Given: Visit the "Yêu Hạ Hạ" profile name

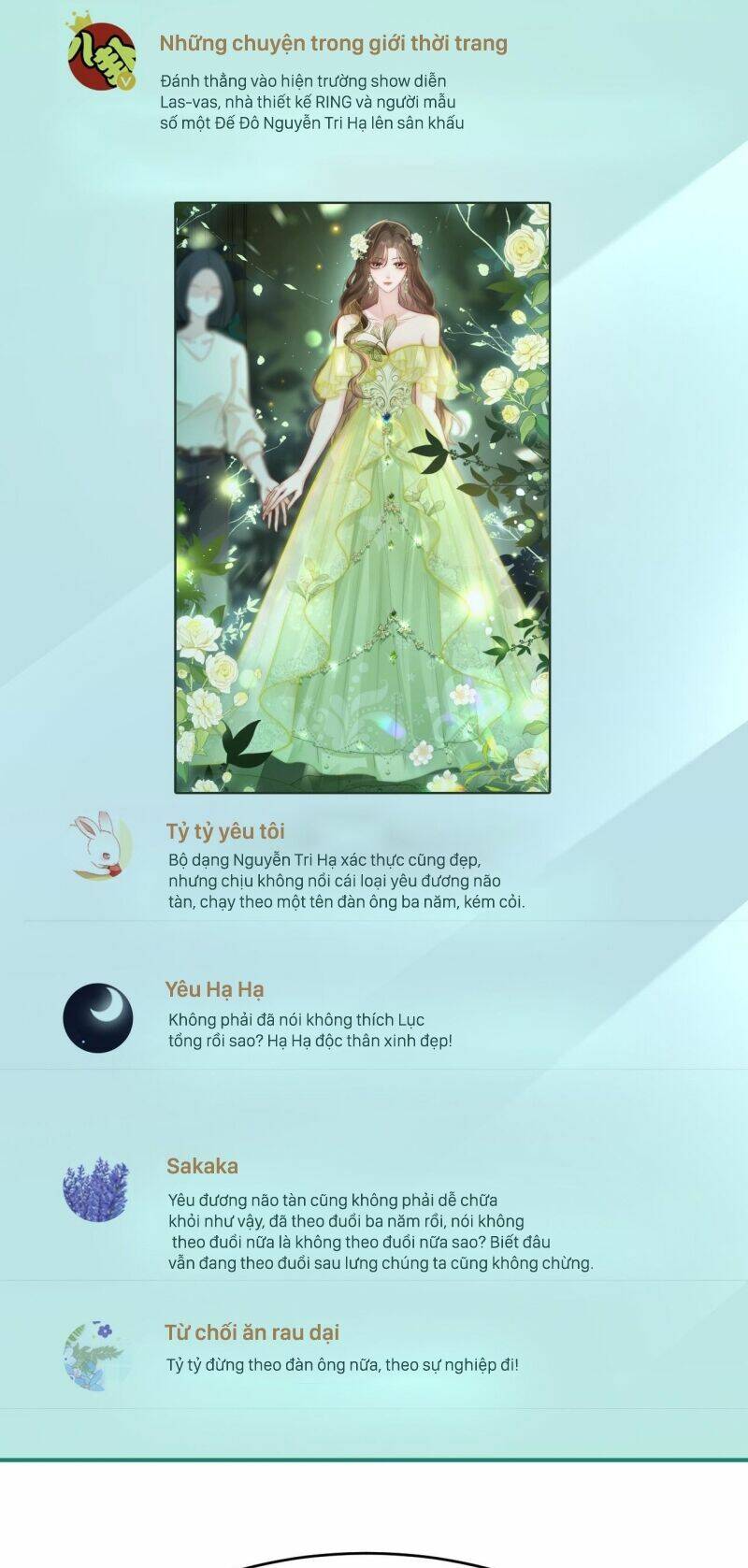Looking at the screenshot, I should tap(214, 989).
